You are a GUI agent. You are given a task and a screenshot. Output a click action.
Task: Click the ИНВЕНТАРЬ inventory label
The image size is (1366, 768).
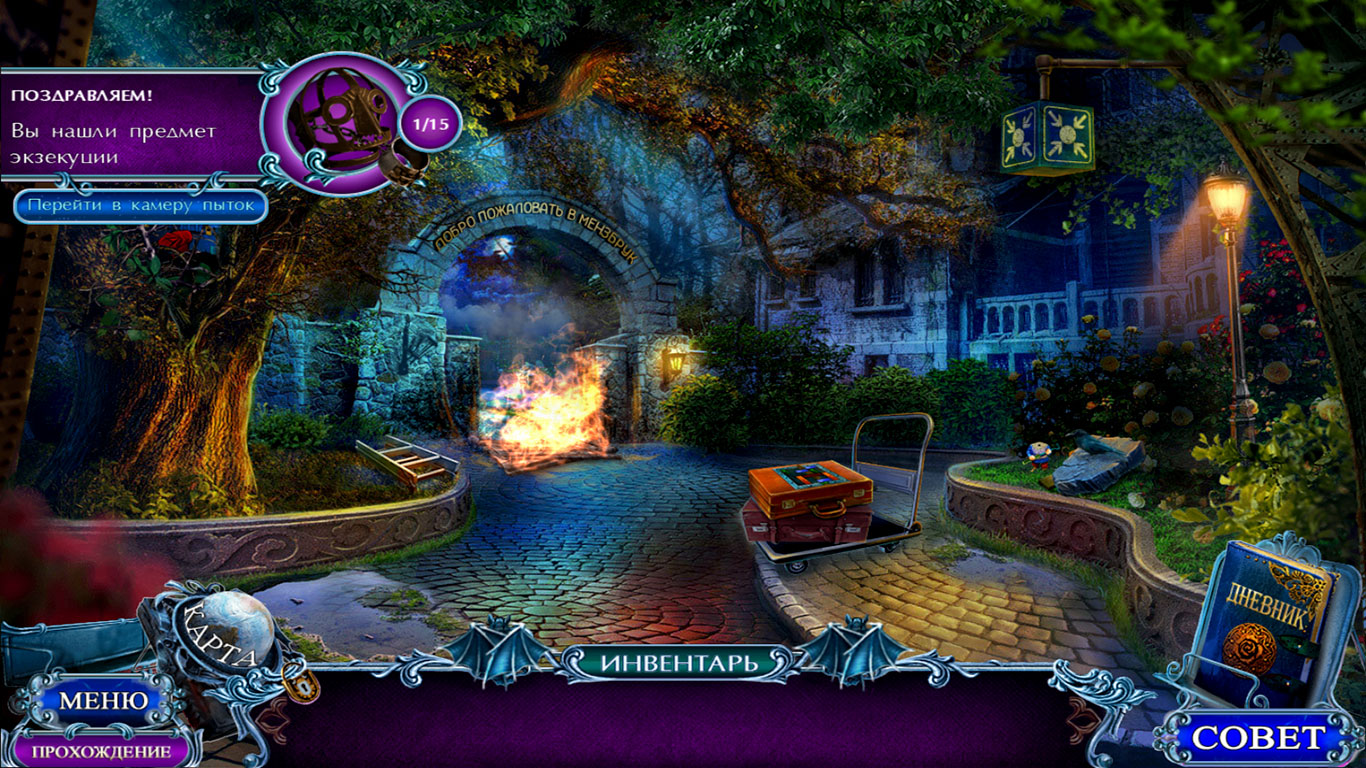[x=680, y=661]
